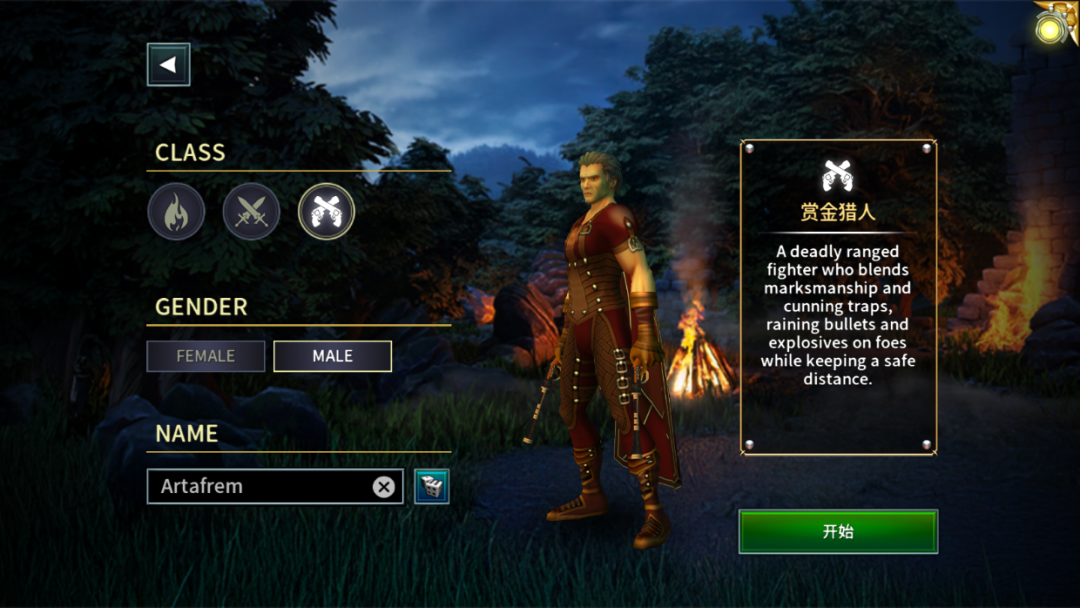Generate a random name with the dice

click(432, 486)
